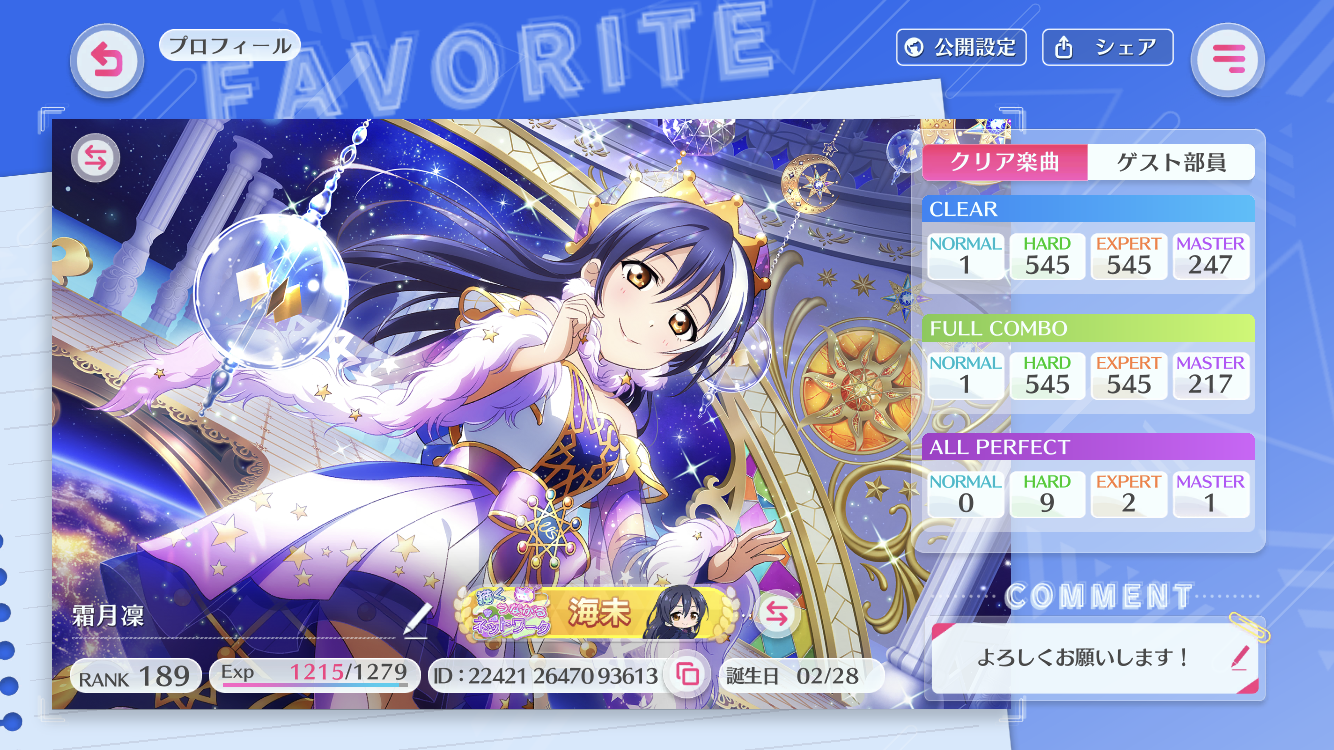
Task: Switch to the クリア楽曲 tab
Action: click(1004, 162)
